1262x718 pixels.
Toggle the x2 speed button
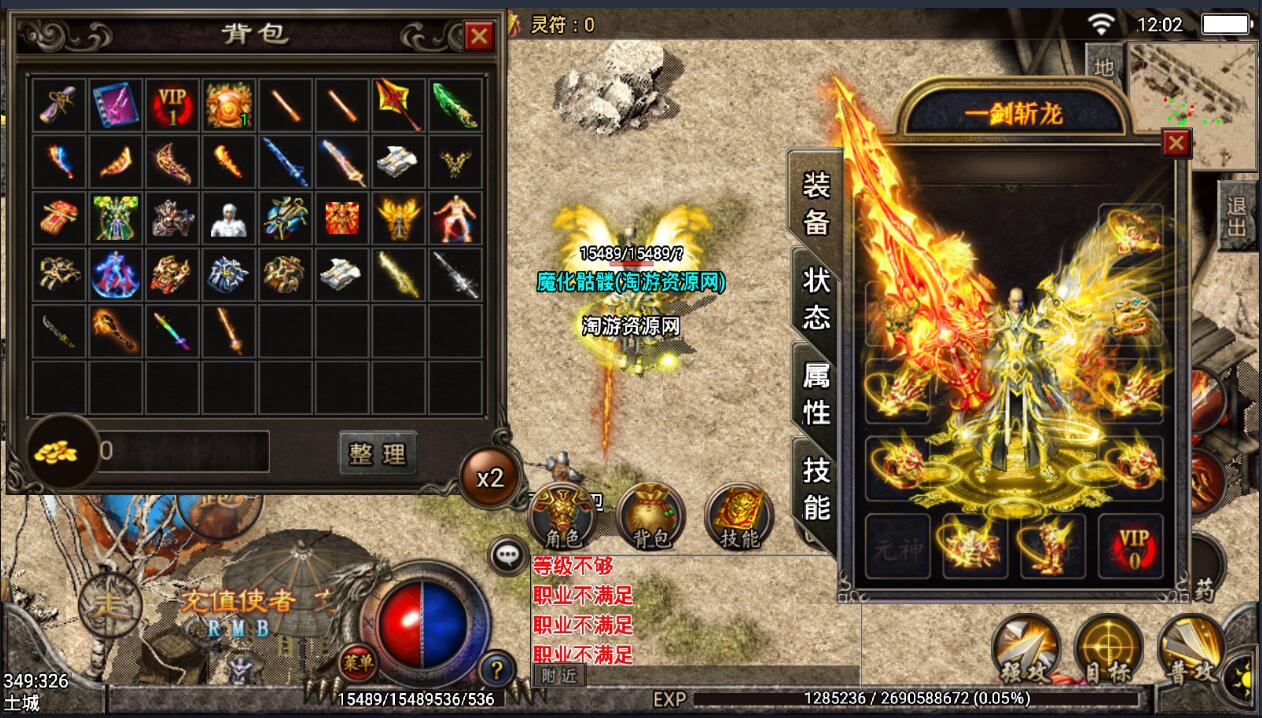pos(489,478)
